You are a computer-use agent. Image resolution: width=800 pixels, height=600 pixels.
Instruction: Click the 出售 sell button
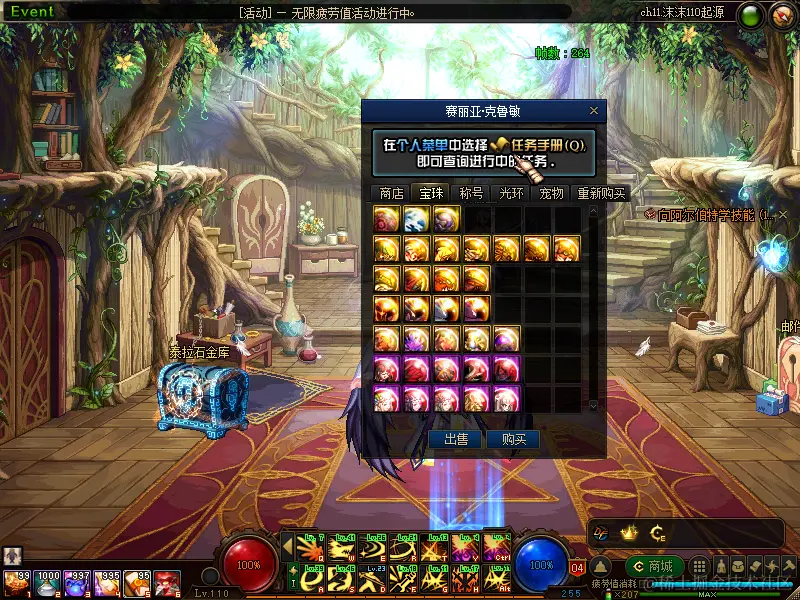pos(456,439)
